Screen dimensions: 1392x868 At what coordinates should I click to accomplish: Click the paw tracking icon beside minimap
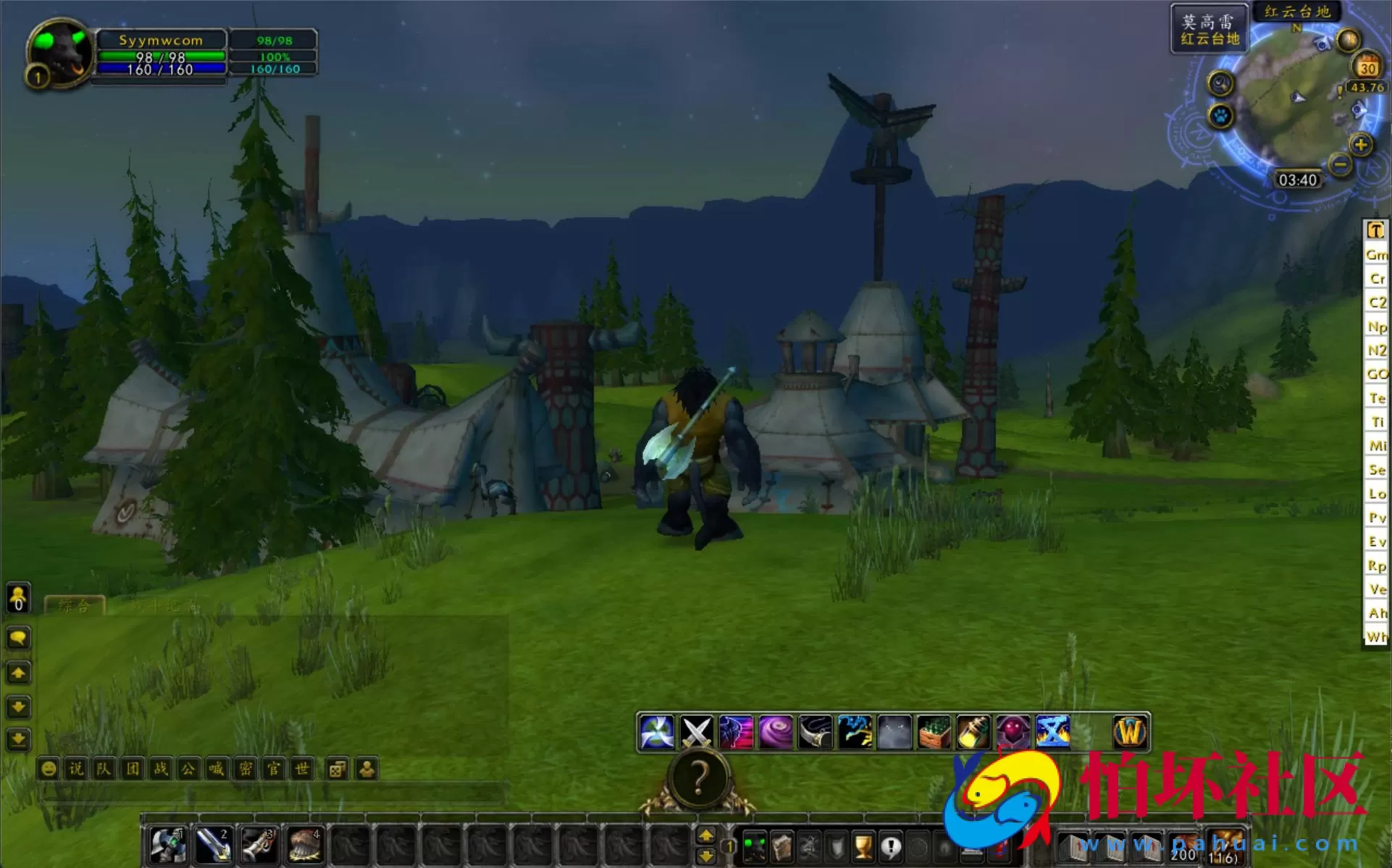click(1218, 116)
